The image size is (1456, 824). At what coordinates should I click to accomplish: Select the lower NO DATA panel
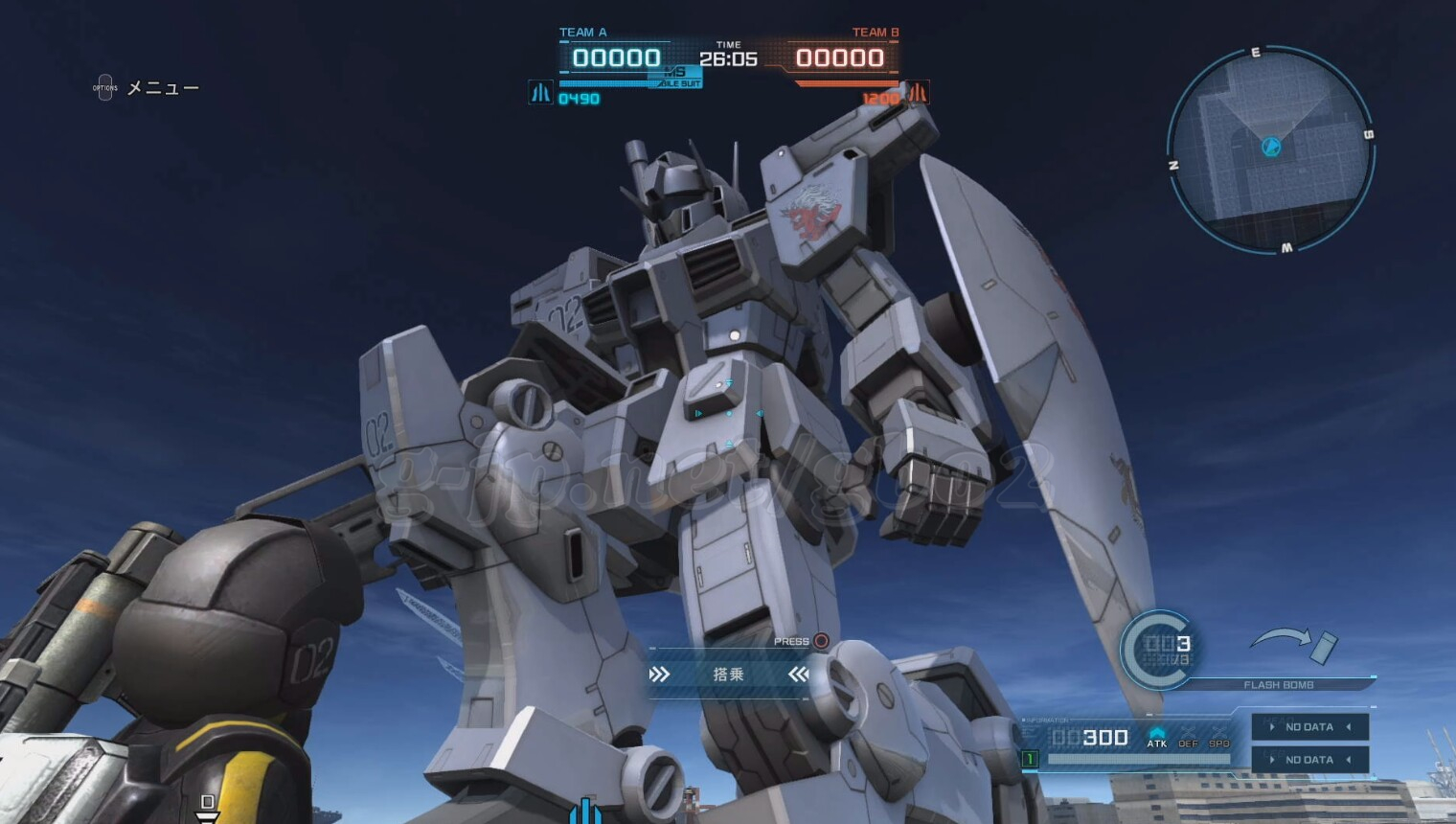pos(1309,760)
